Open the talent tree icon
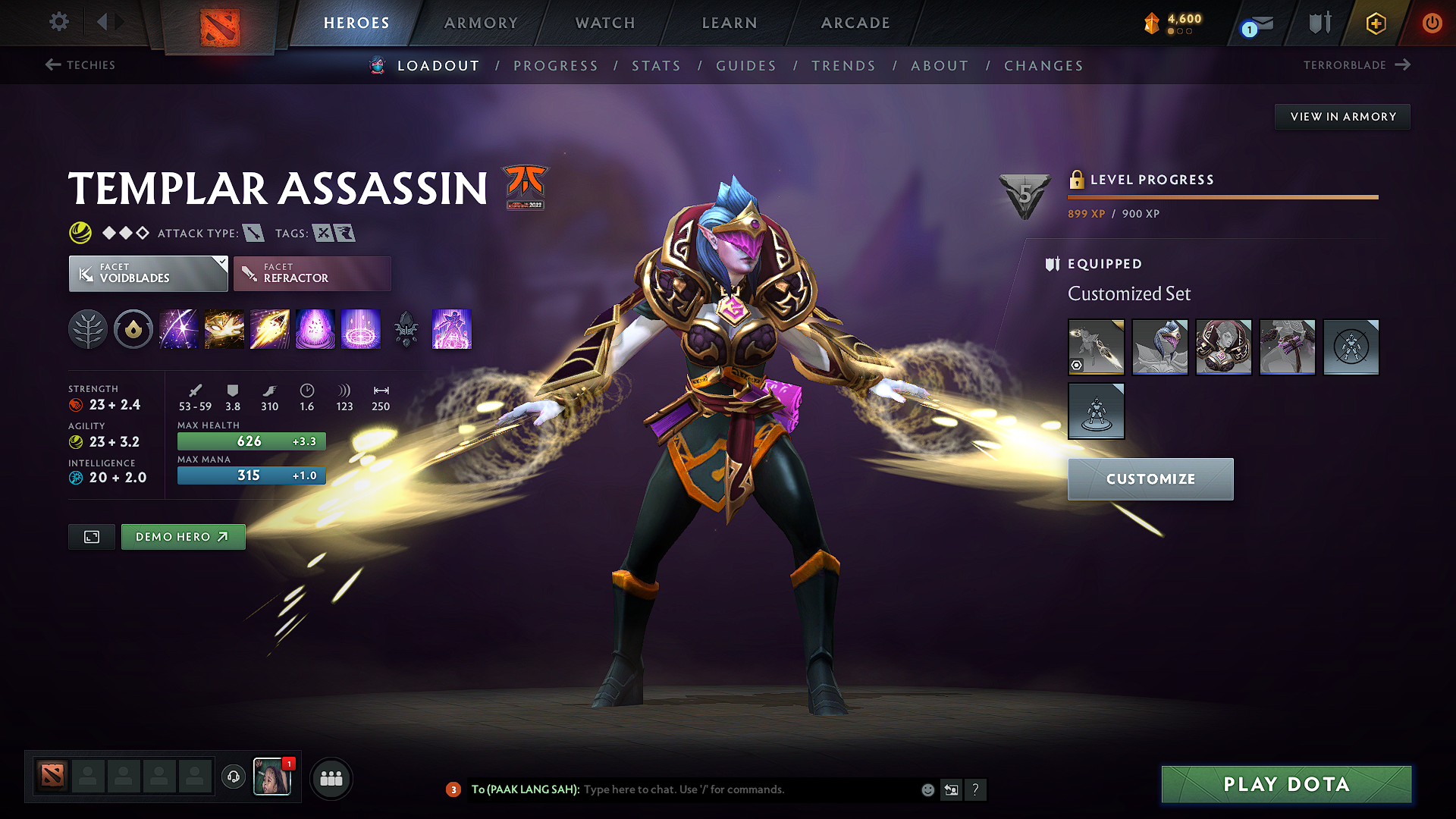 (x=88, y=329)
